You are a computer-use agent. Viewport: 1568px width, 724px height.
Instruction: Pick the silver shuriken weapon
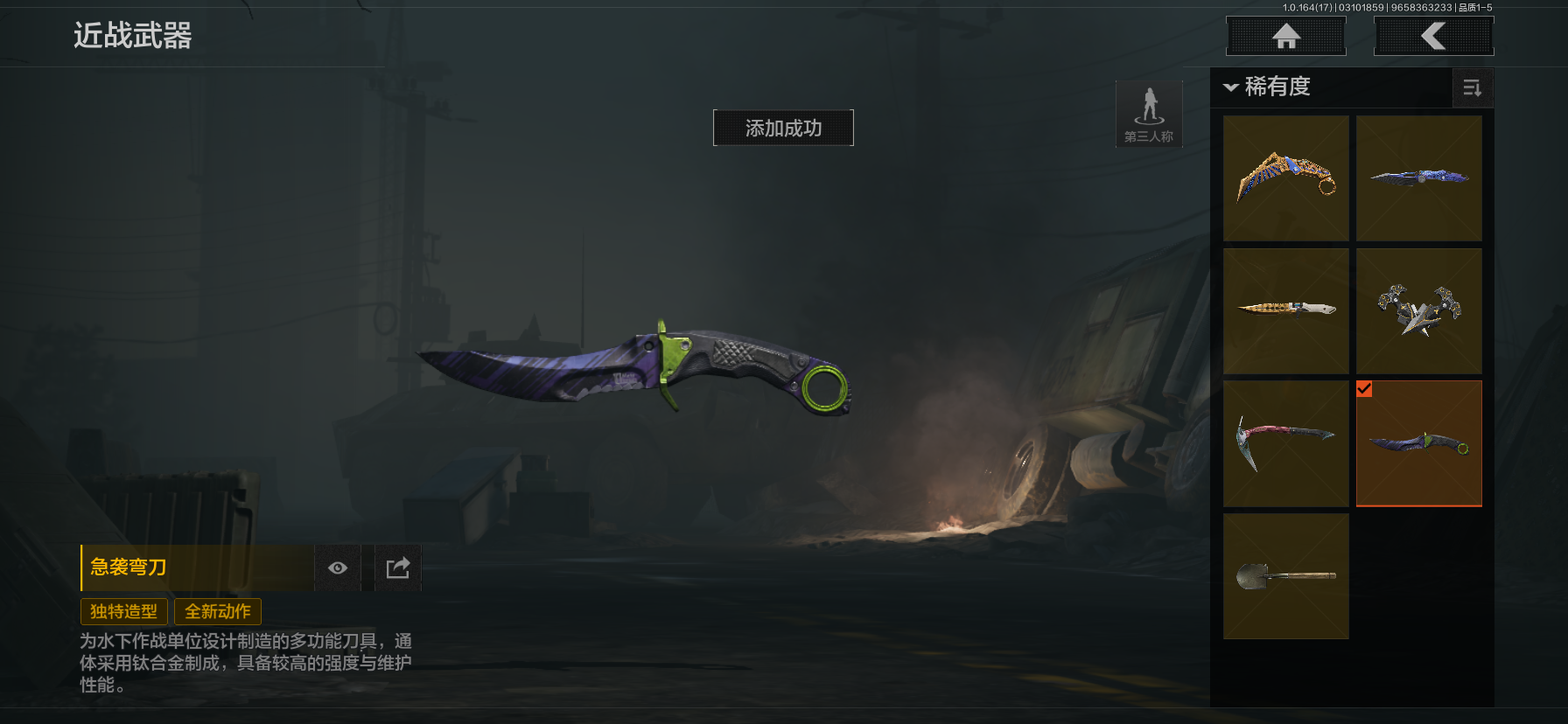pos(1418,310)
